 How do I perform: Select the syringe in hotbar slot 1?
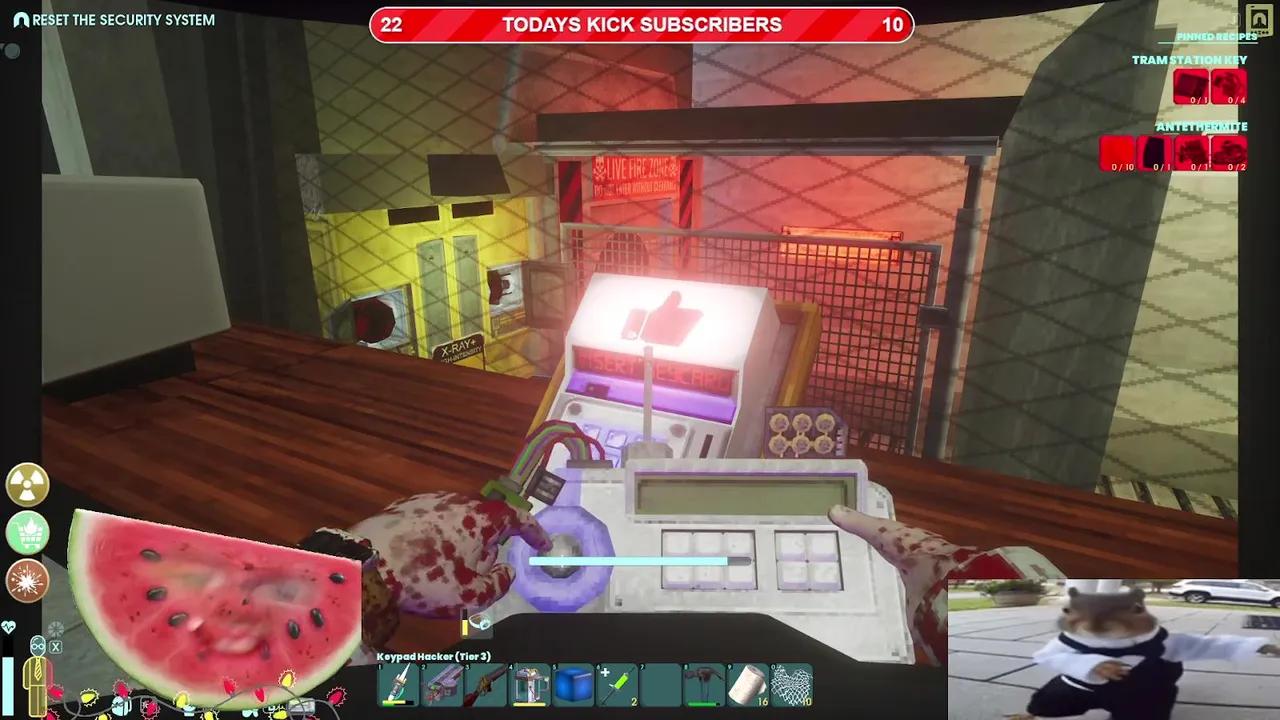tap(398, 685)
